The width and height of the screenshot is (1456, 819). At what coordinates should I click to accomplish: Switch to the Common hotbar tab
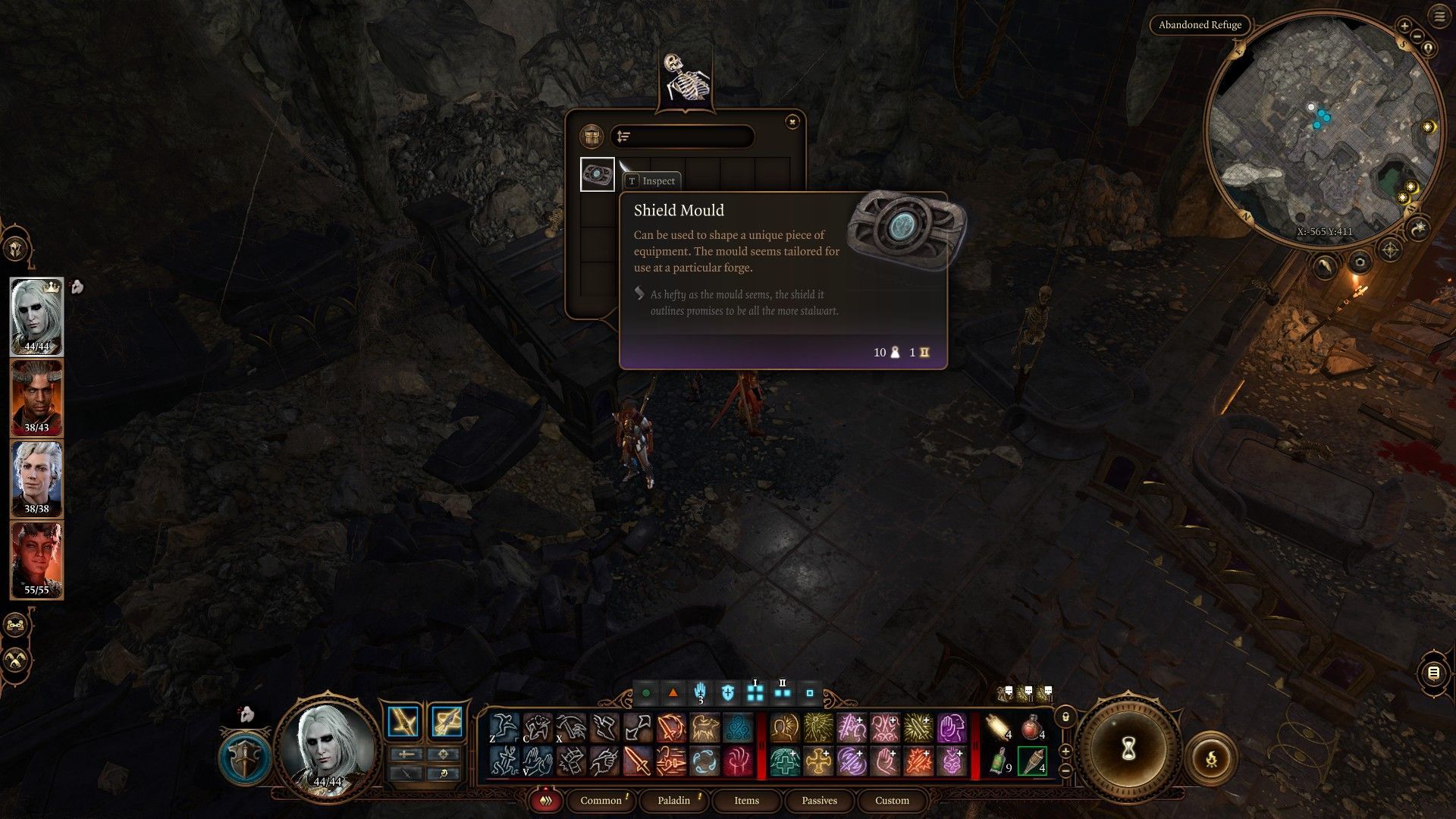601,800
